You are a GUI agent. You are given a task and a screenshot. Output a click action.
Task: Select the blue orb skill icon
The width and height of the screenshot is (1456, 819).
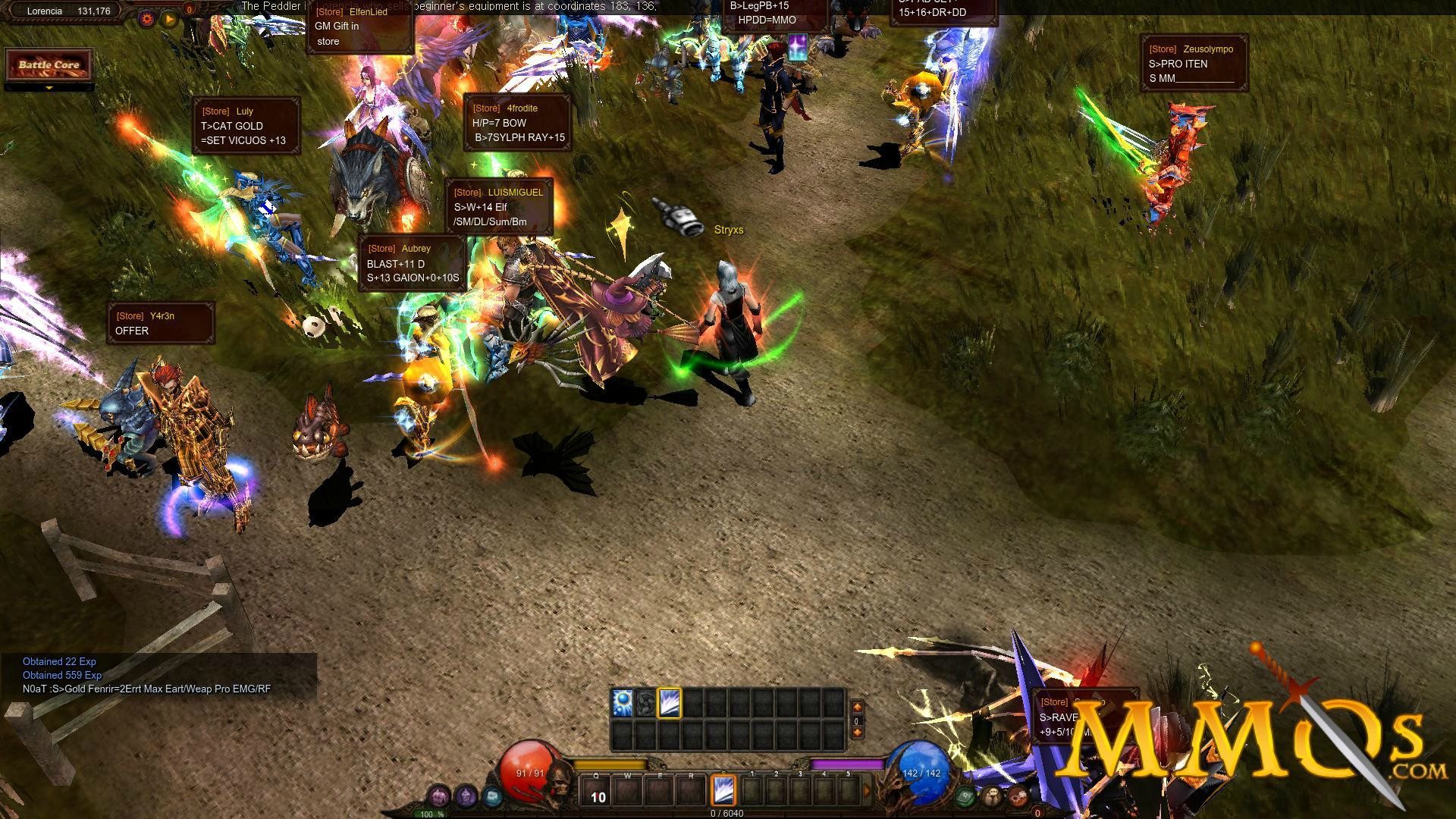click(x=623, y=704)
